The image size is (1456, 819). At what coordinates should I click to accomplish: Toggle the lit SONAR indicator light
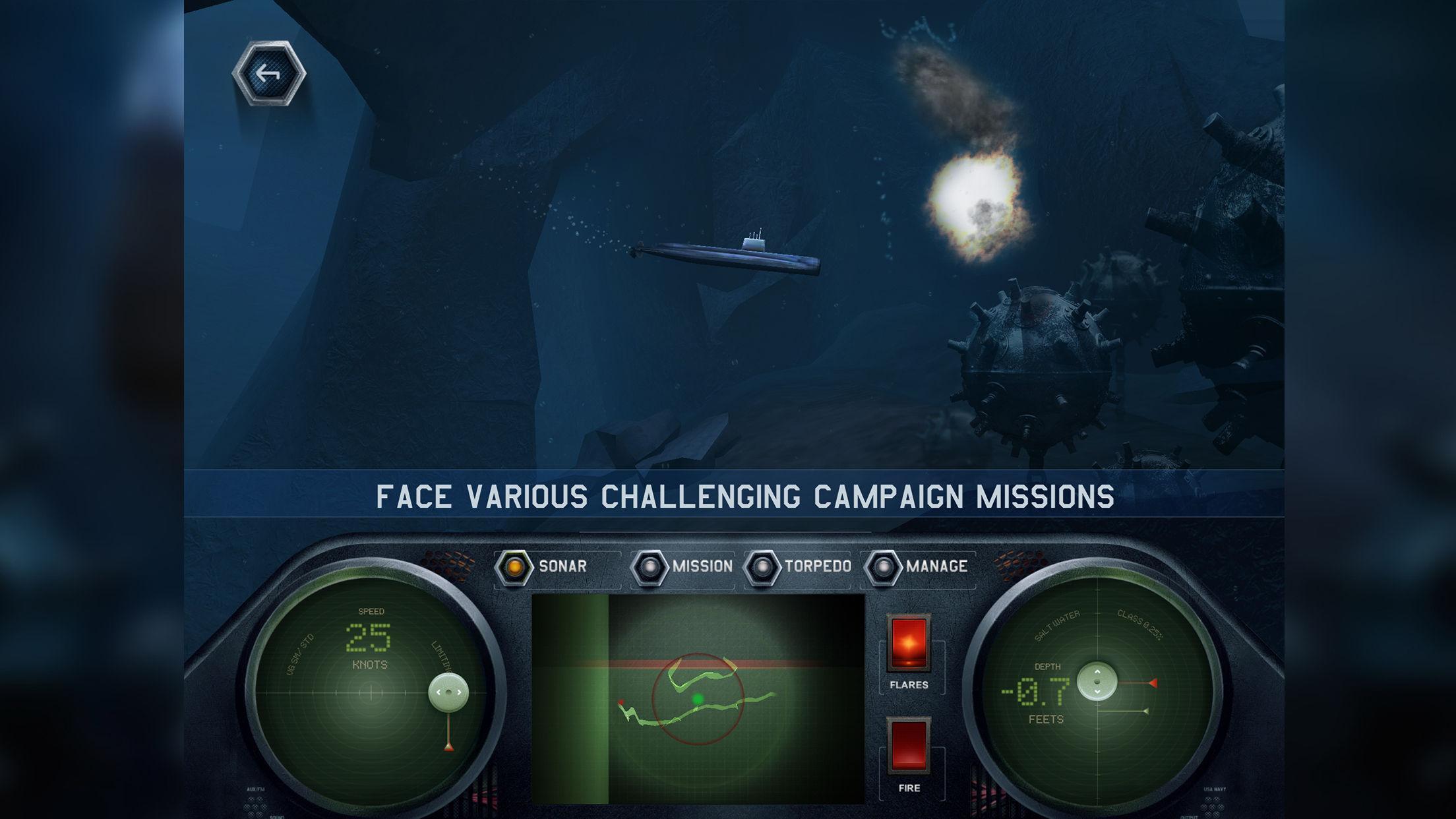516,565
